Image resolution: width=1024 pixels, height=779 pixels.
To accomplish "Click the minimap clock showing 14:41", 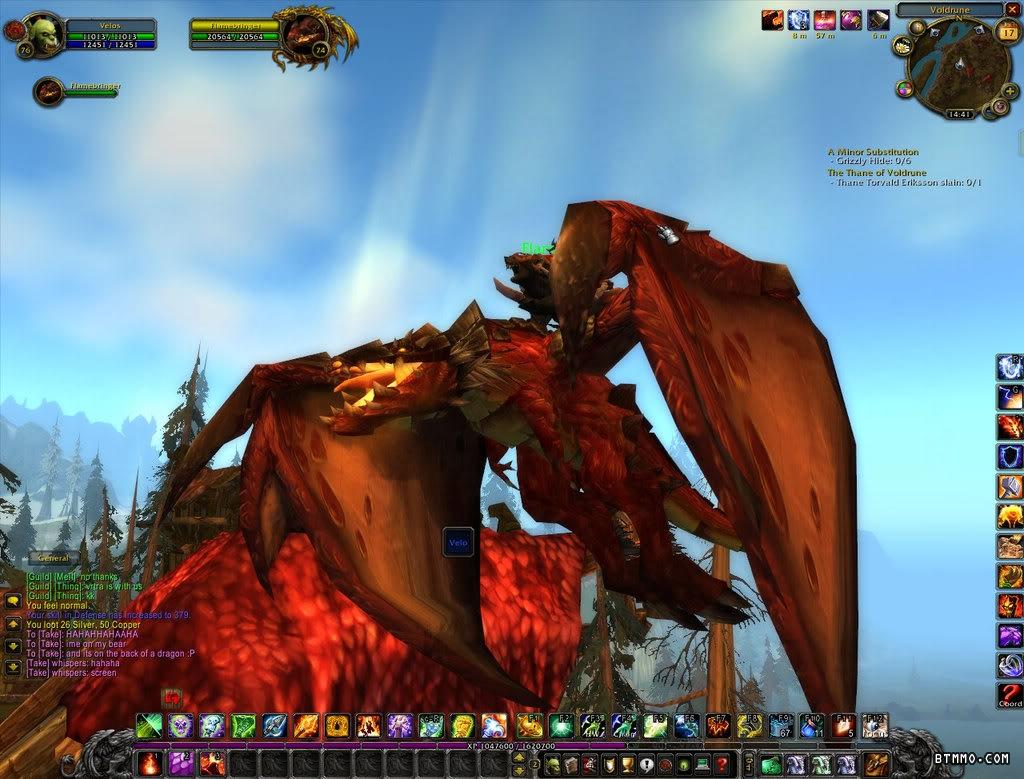I will [959, 115].
